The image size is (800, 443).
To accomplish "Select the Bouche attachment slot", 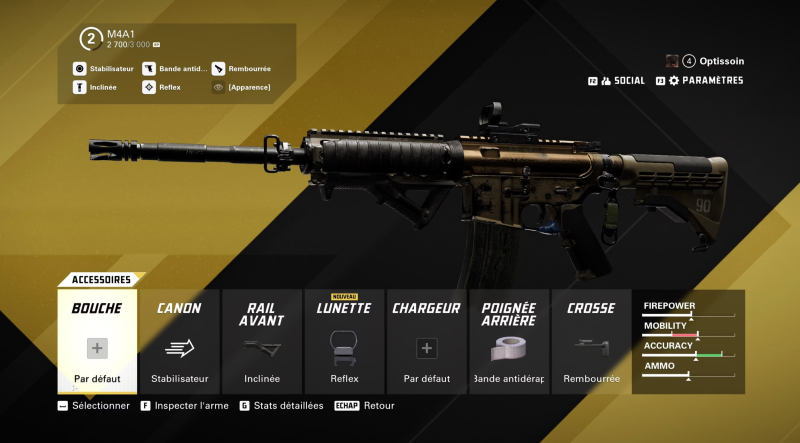I will click(97, 342).
